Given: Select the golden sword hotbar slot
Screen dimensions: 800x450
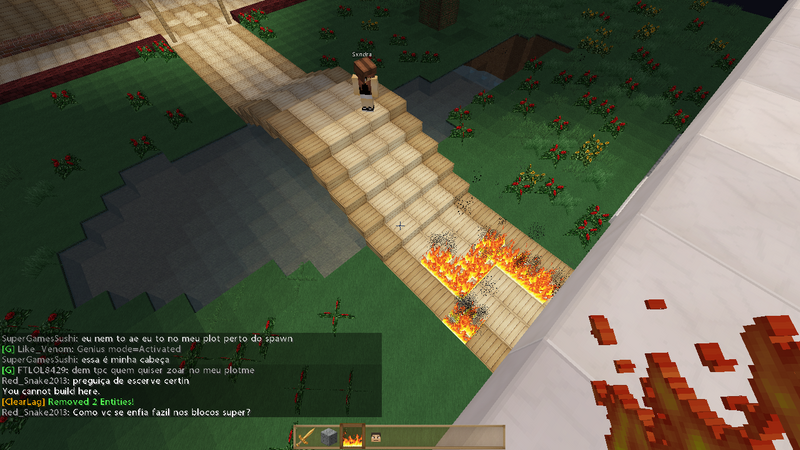Looking at the screenshot, I should pos(305,437).
